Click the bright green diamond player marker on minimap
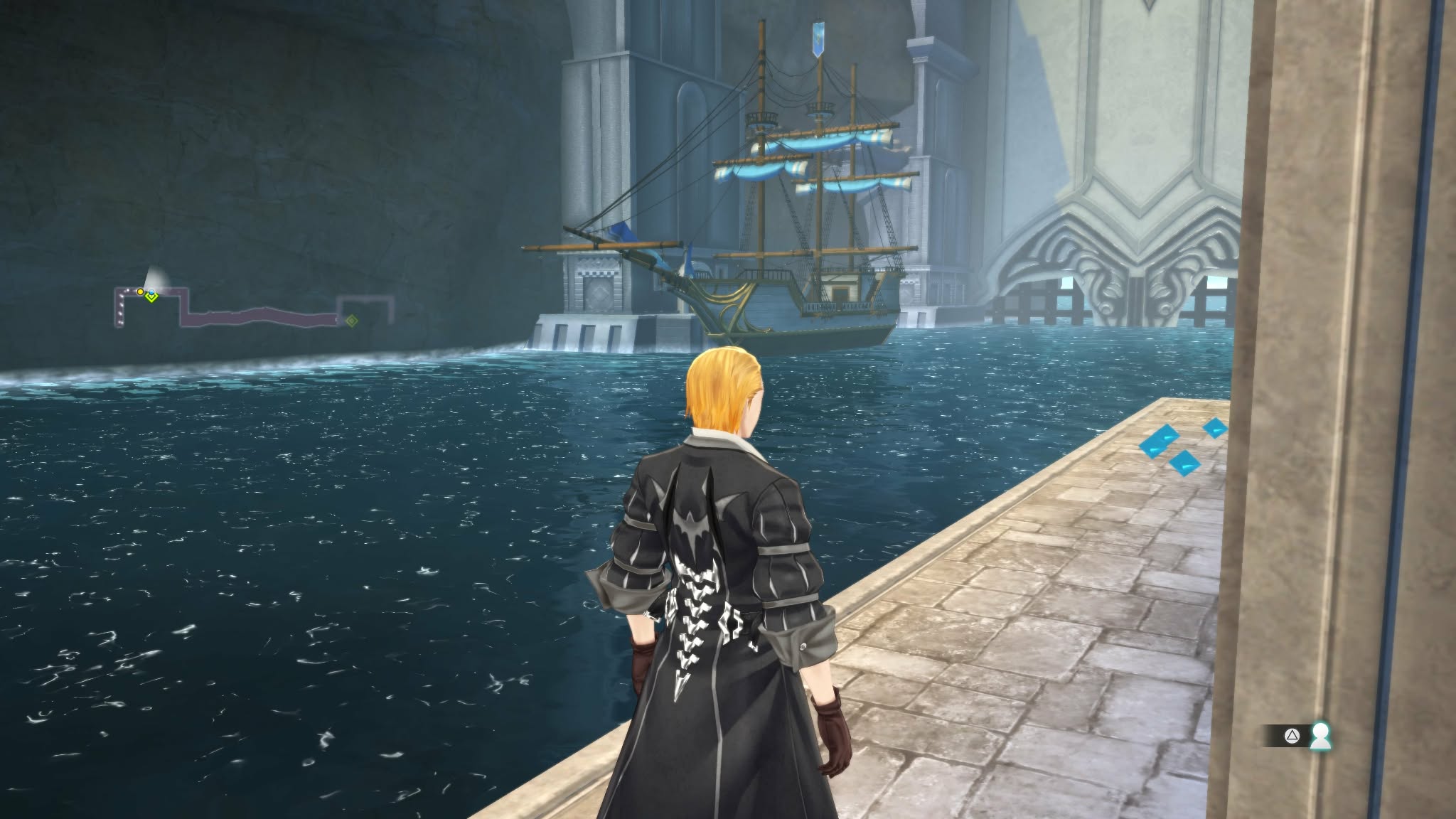The image size is (1456, 819). (x=151, y=296)
